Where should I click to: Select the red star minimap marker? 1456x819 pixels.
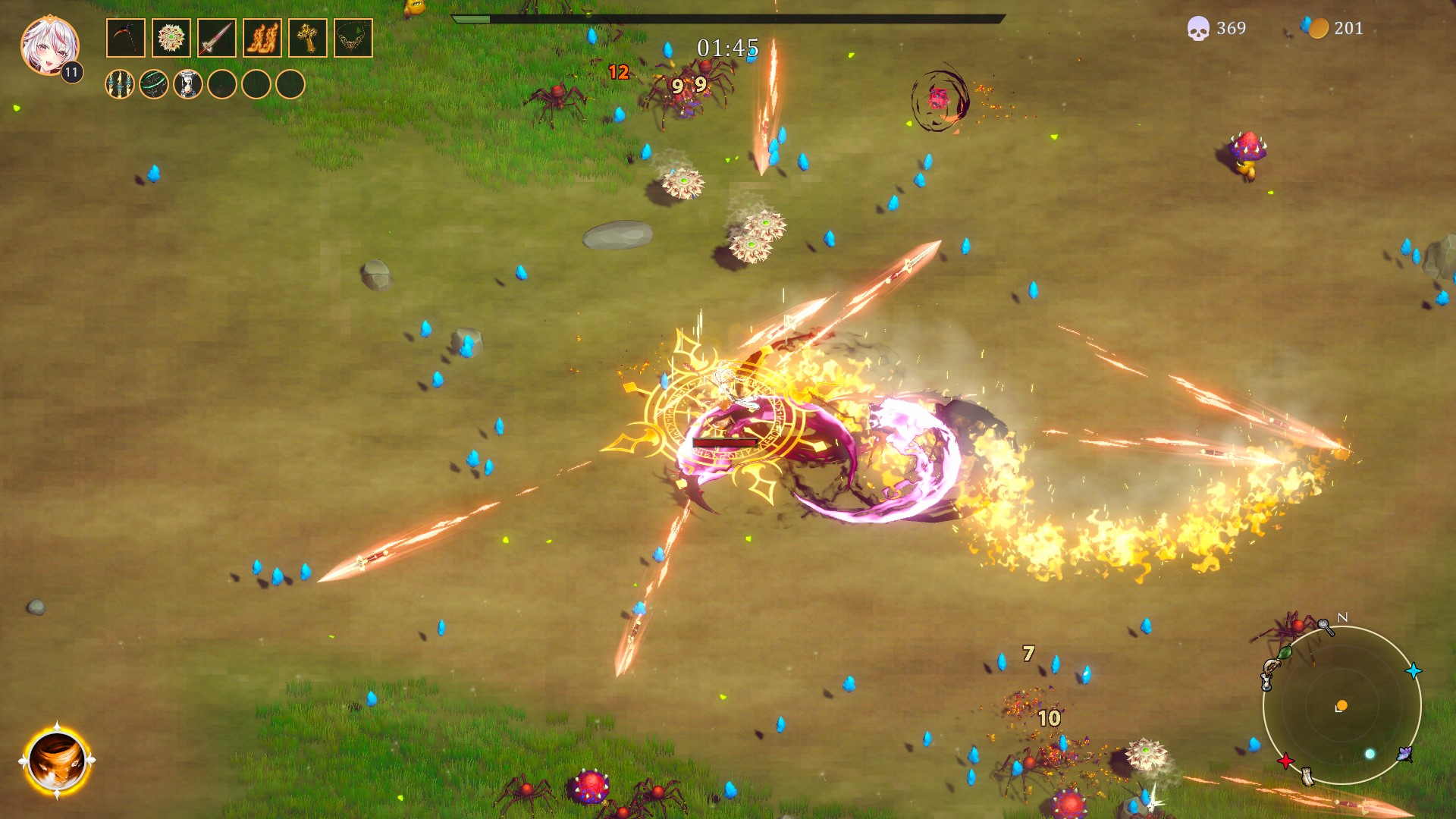pyautogui.click(x=1285, y=761)
